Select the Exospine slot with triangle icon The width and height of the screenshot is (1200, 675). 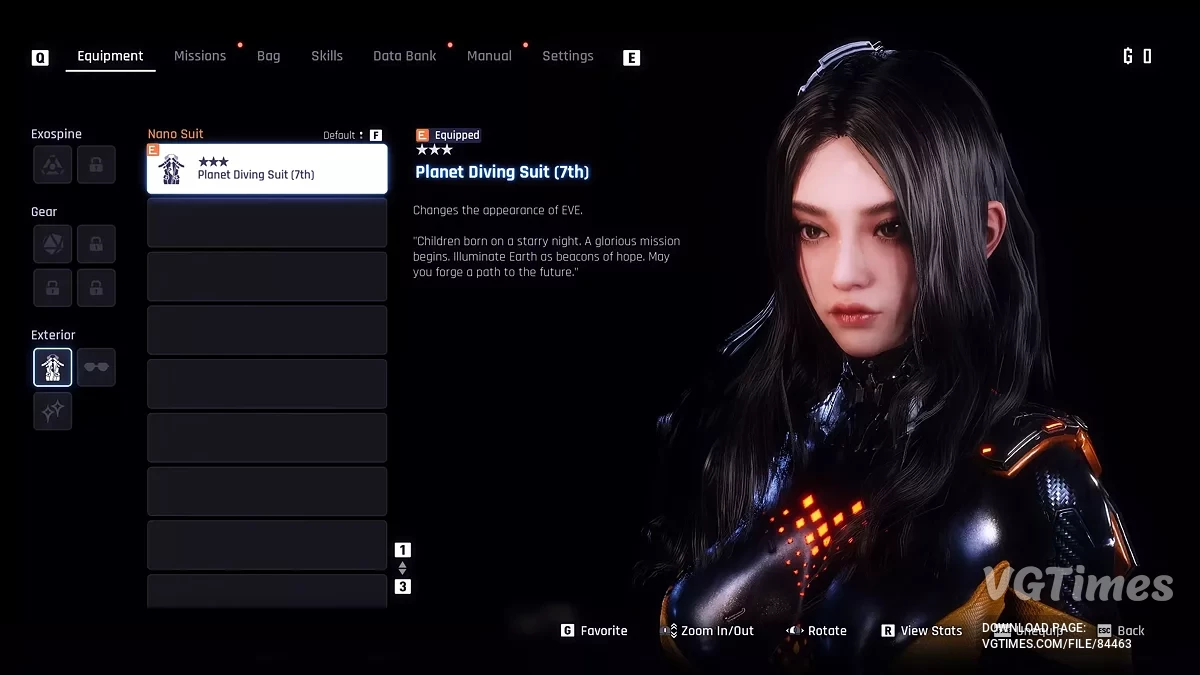53,165
